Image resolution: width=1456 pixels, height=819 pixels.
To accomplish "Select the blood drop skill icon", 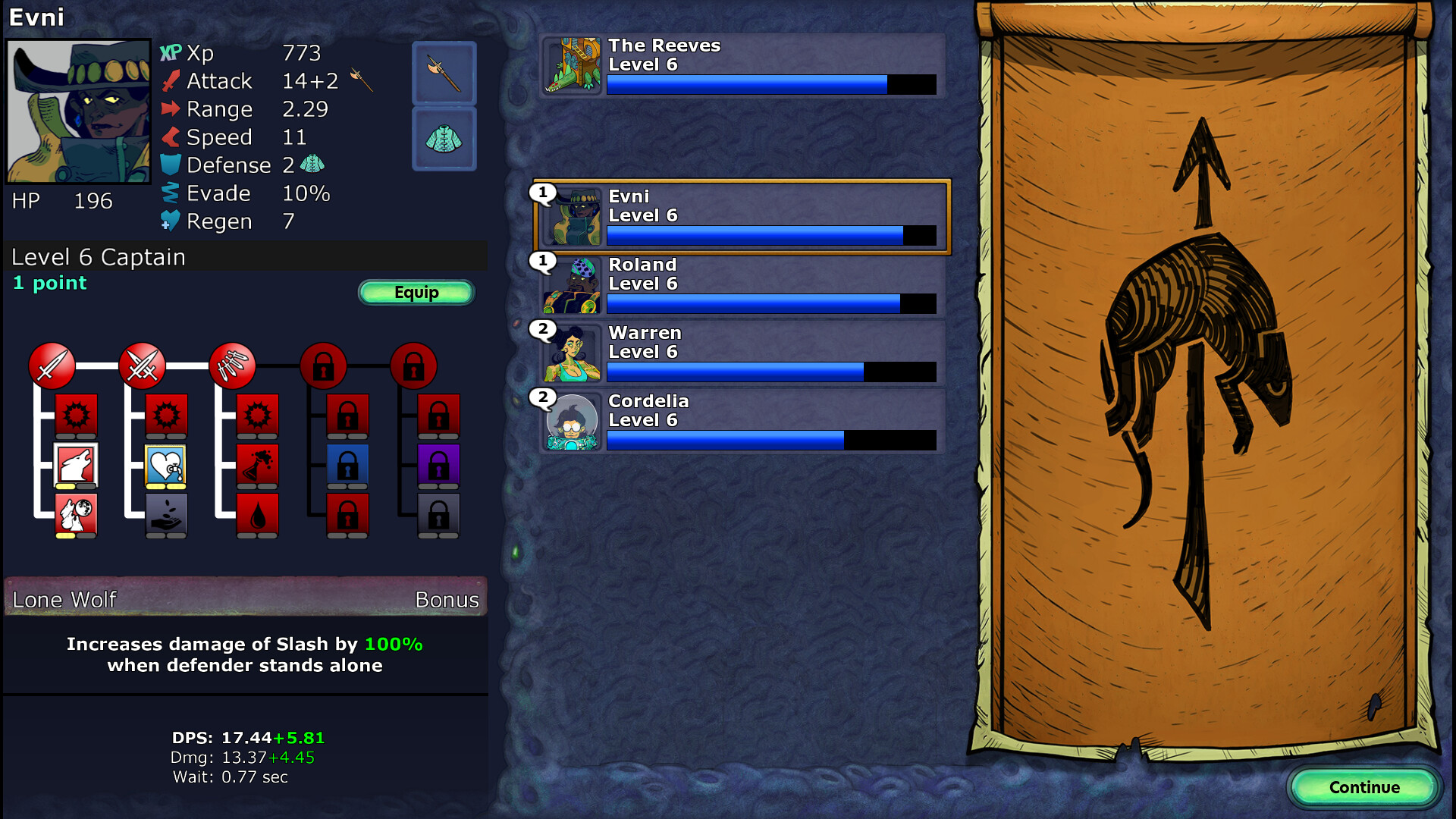I will 258,516.
